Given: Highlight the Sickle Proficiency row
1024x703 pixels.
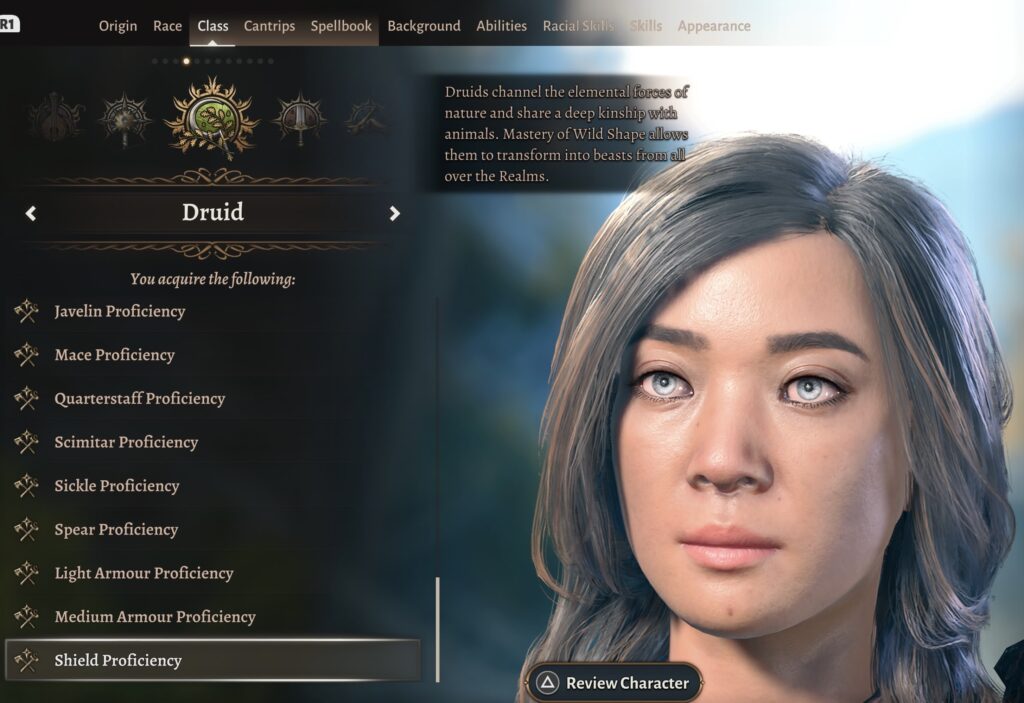Looking at the screenshot, I should click(x=117, y=486).
